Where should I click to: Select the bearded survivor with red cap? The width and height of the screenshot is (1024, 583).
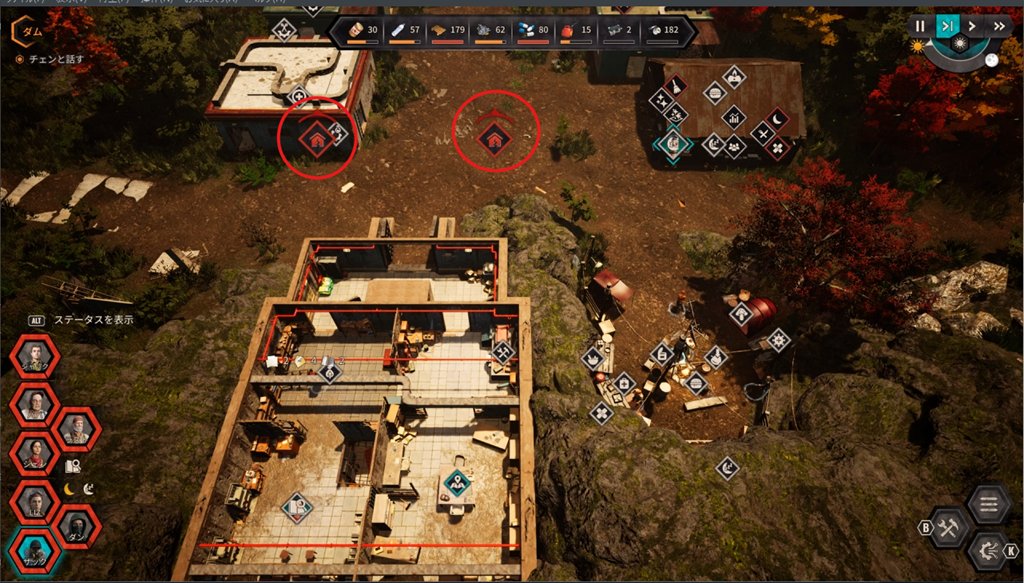[x=77, y=429]
